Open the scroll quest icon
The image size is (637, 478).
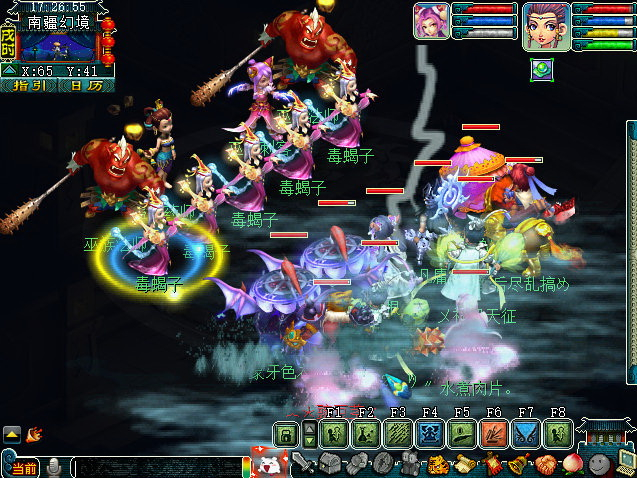tap(465, 464)
